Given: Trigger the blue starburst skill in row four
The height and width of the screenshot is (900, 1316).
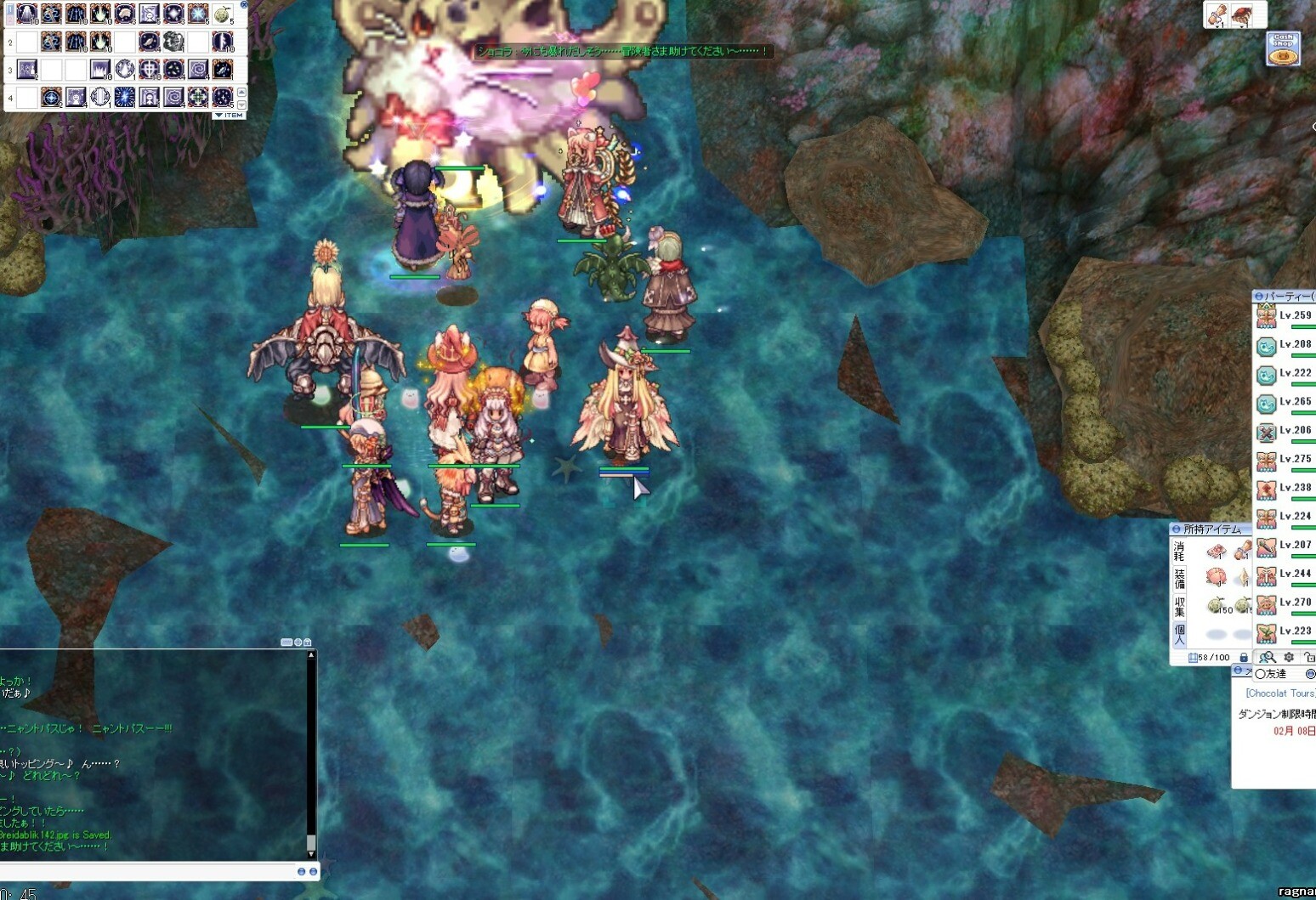Looking at the screenshot, I should [x=124, y=97].
